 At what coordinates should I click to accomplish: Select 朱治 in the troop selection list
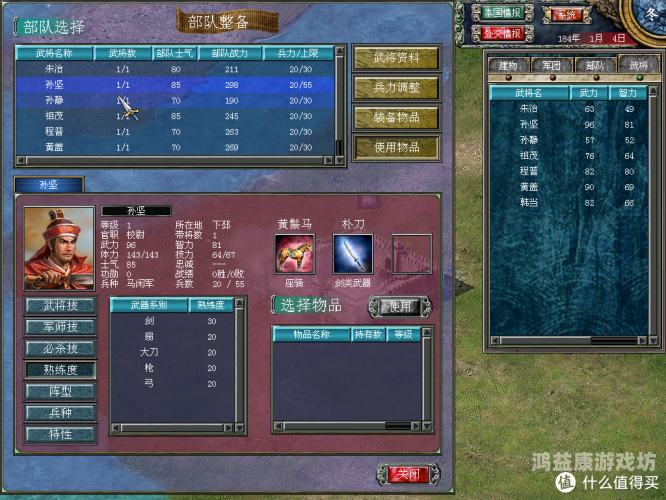coord(55,70)
